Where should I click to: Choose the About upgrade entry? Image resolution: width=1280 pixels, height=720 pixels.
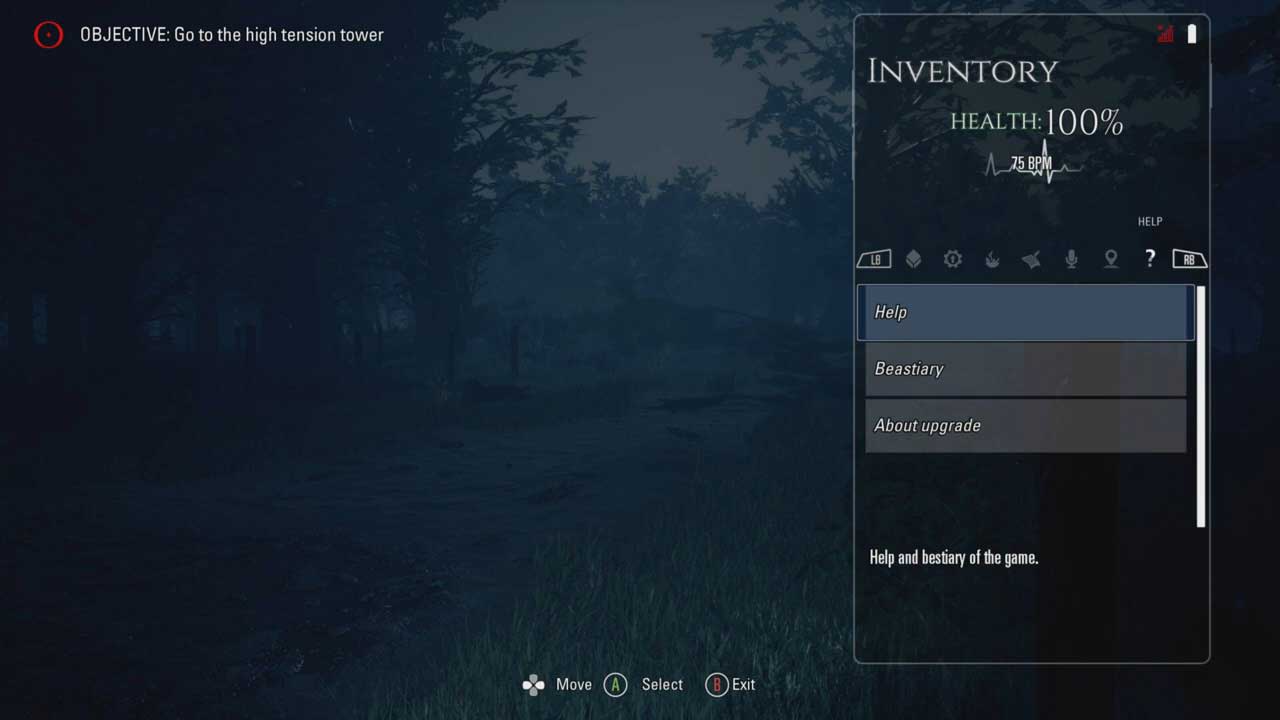pos(1025,426)
